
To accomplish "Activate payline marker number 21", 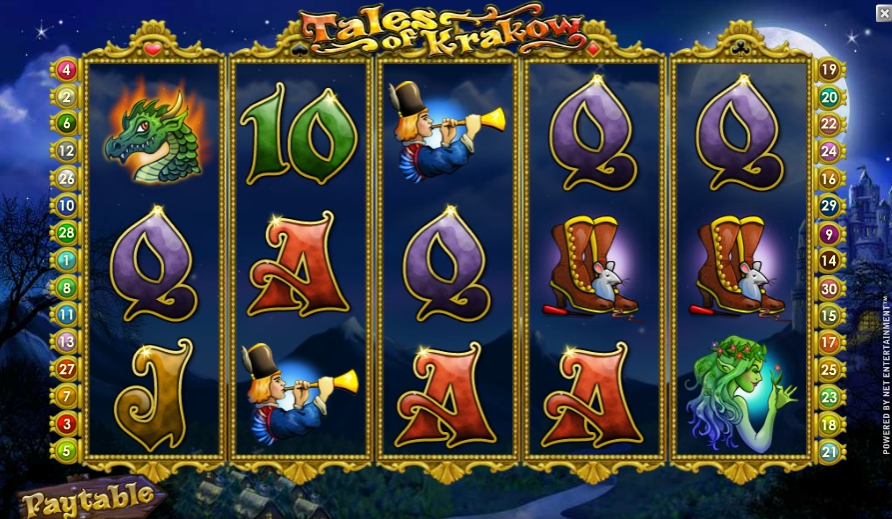I will click(x=829, y=451).
